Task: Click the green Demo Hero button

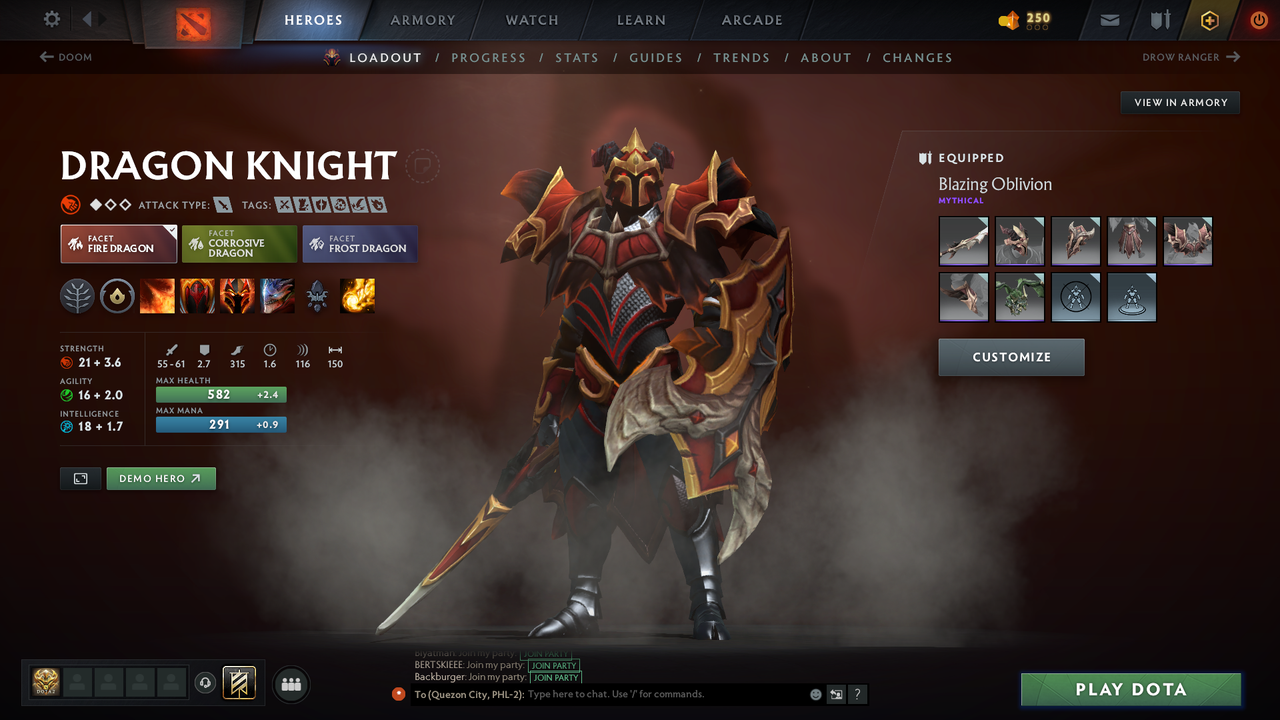Action: [x=160, y=478]
